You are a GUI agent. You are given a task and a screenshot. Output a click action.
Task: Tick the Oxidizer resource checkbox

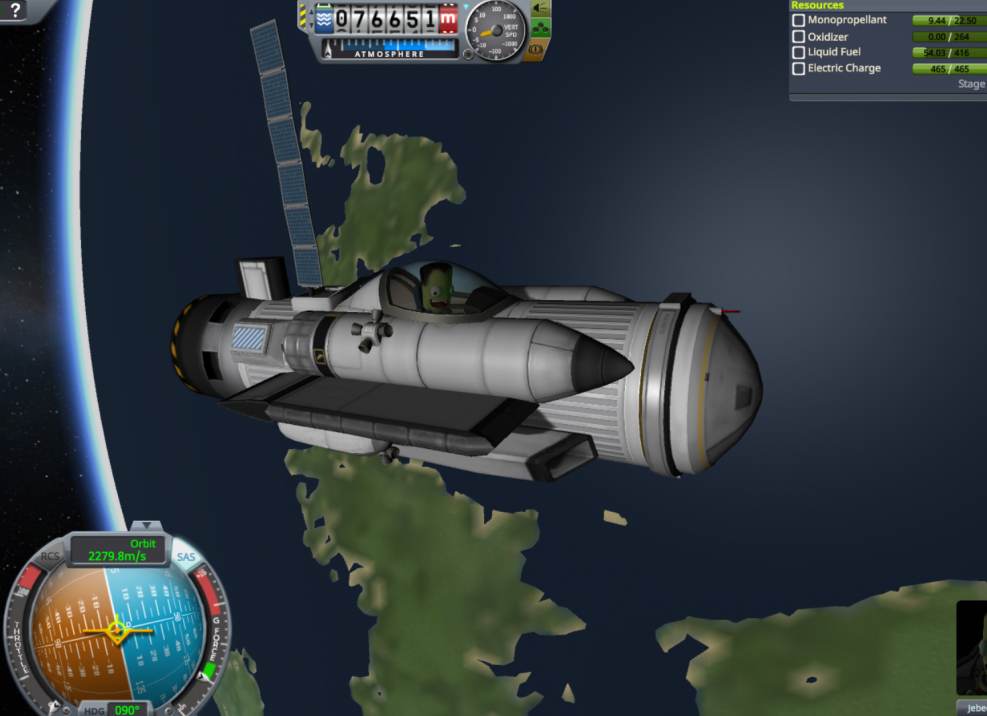(798, 36)
